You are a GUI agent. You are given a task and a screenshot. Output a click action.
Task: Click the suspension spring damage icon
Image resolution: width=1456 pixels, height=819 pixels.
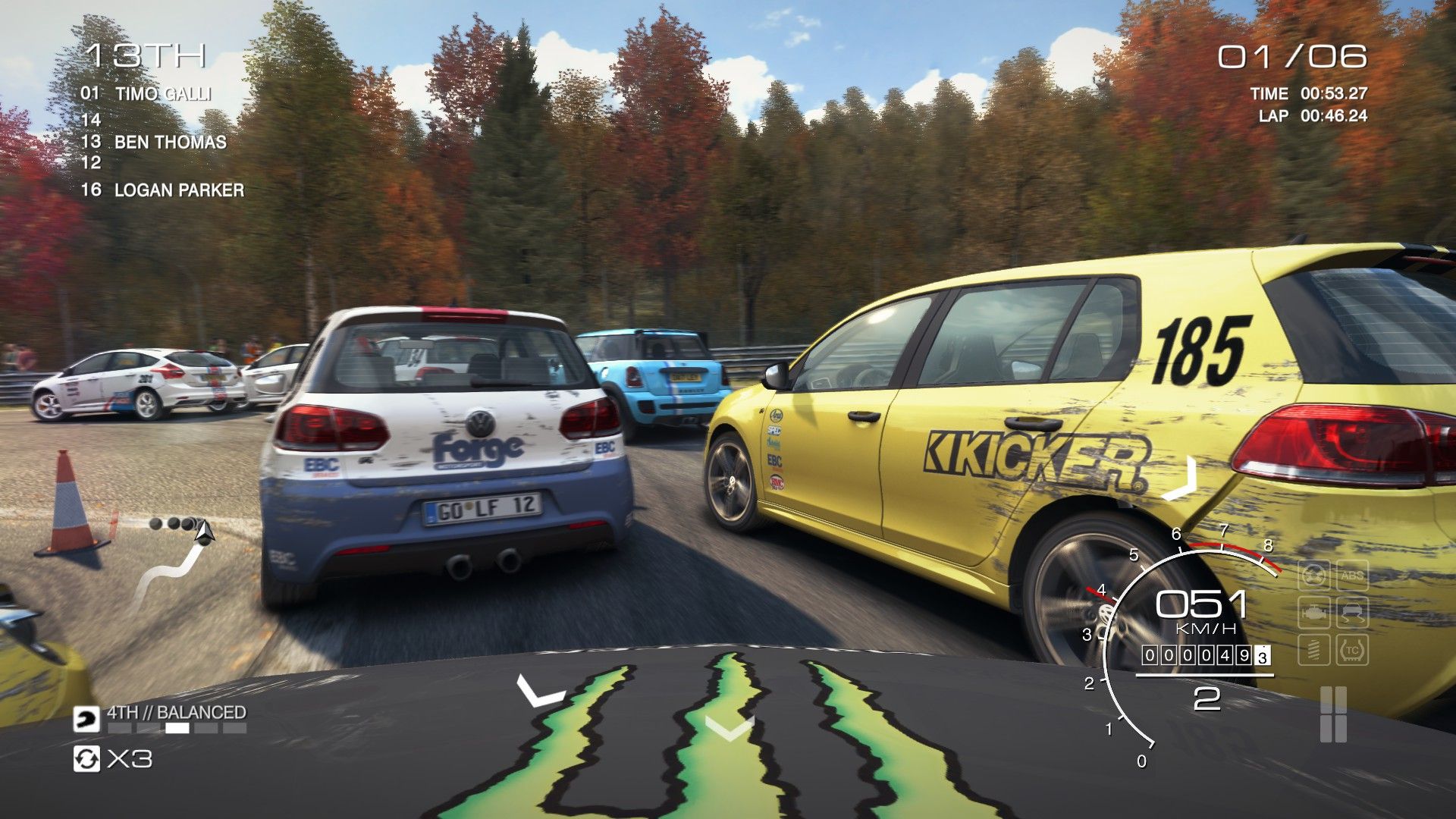(x=1313, y=650)
